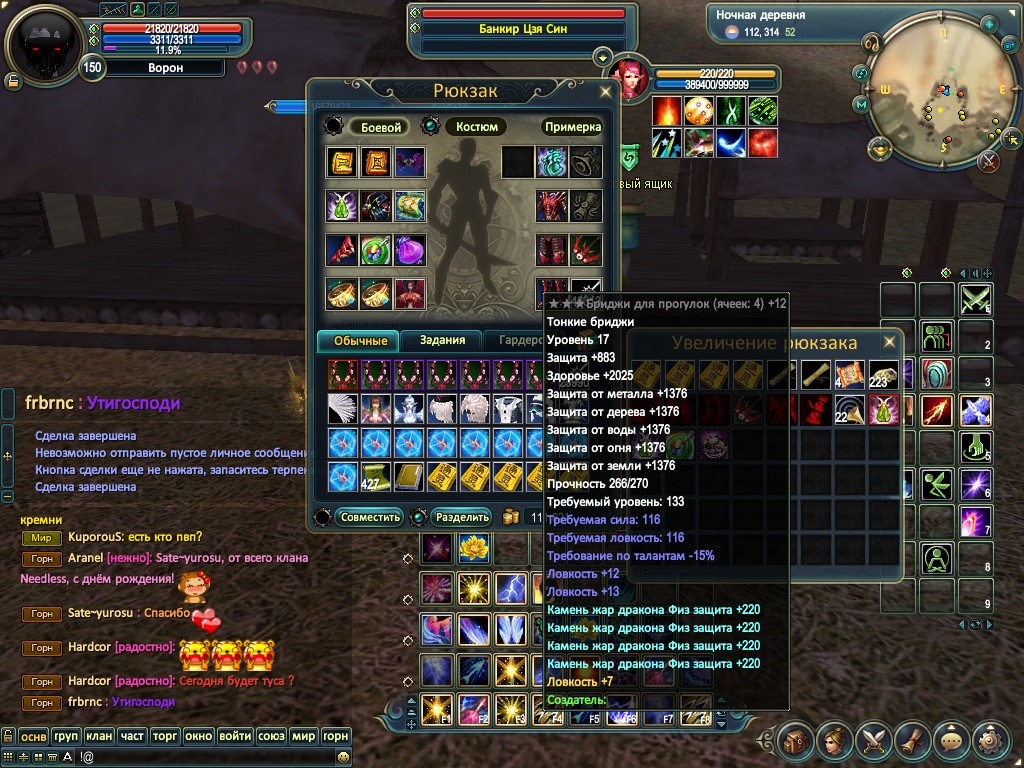The height and width of the screenshot is (768, 1024).
Task: Click the Разделить split button
Action: tap(464, 517)
